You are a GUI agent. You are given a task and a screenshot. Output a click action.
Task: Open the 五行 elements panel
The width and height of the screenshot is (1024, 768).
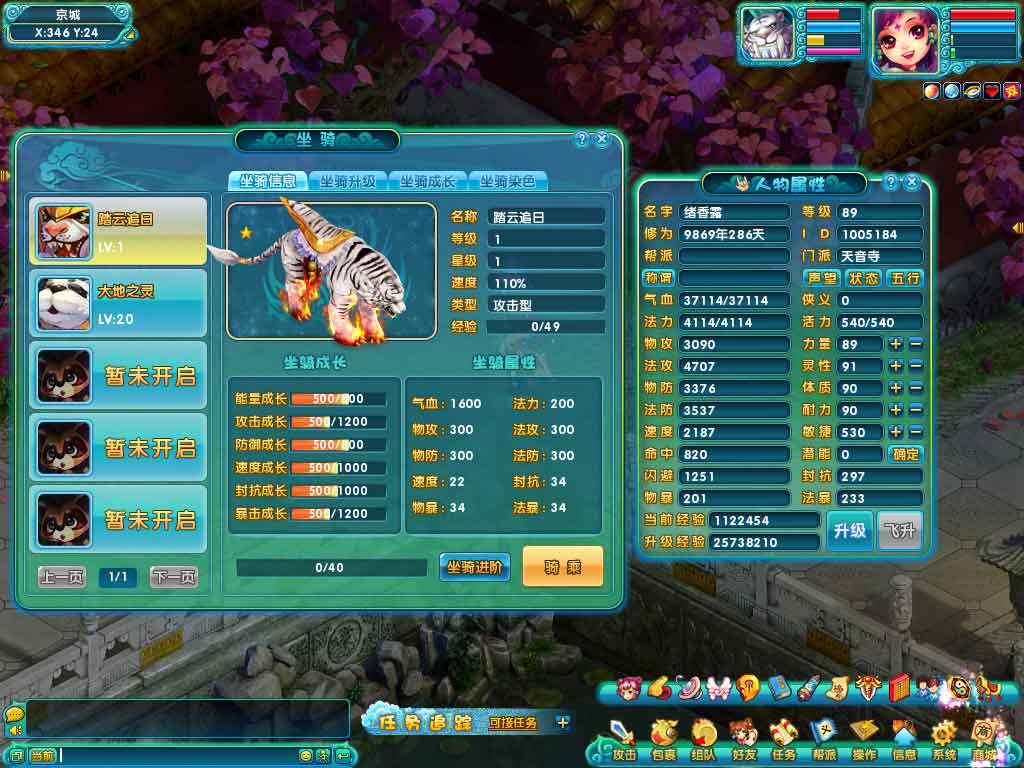pos(904,278)
